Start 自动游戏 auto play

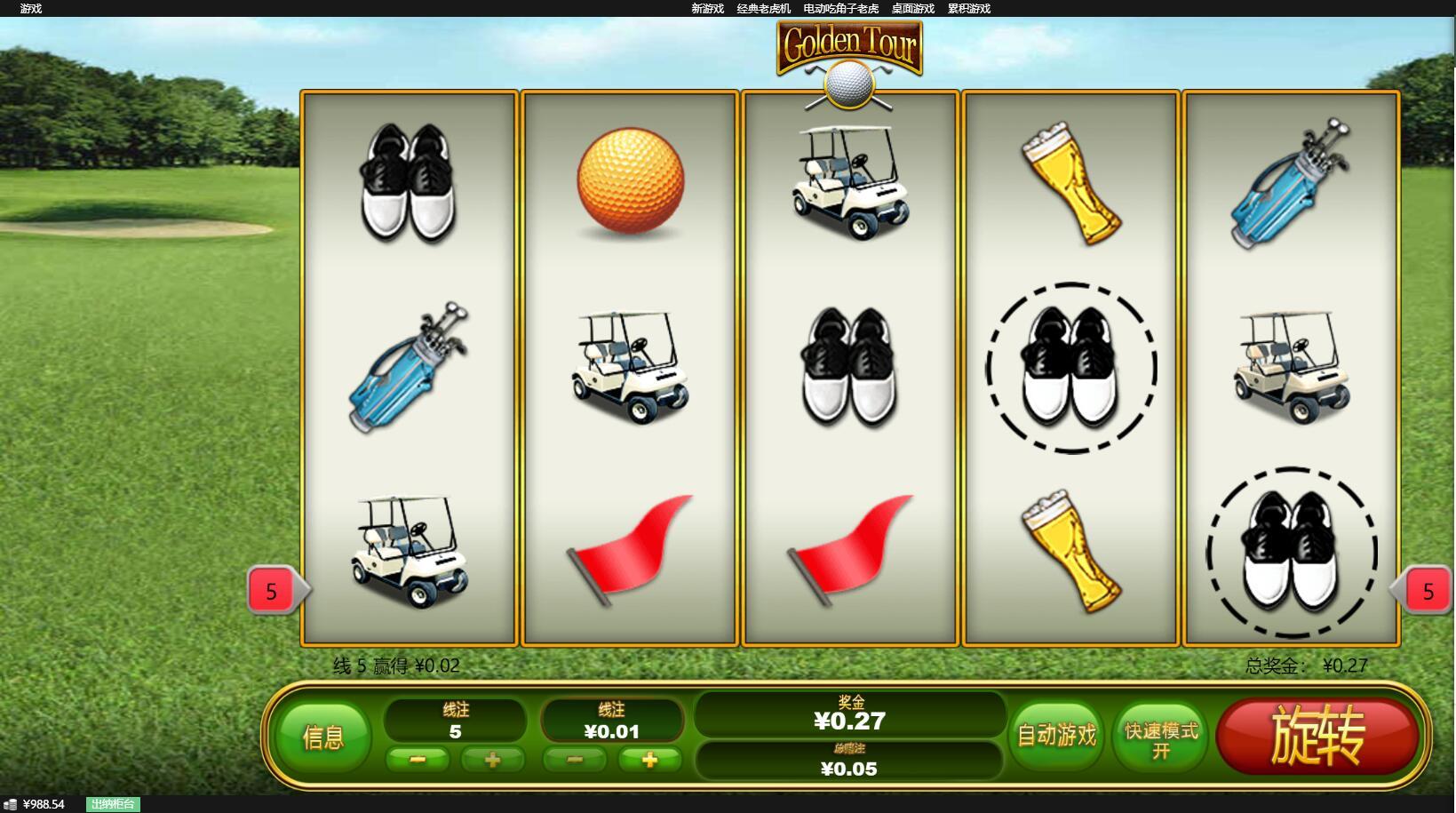[x=1056, y=735]
